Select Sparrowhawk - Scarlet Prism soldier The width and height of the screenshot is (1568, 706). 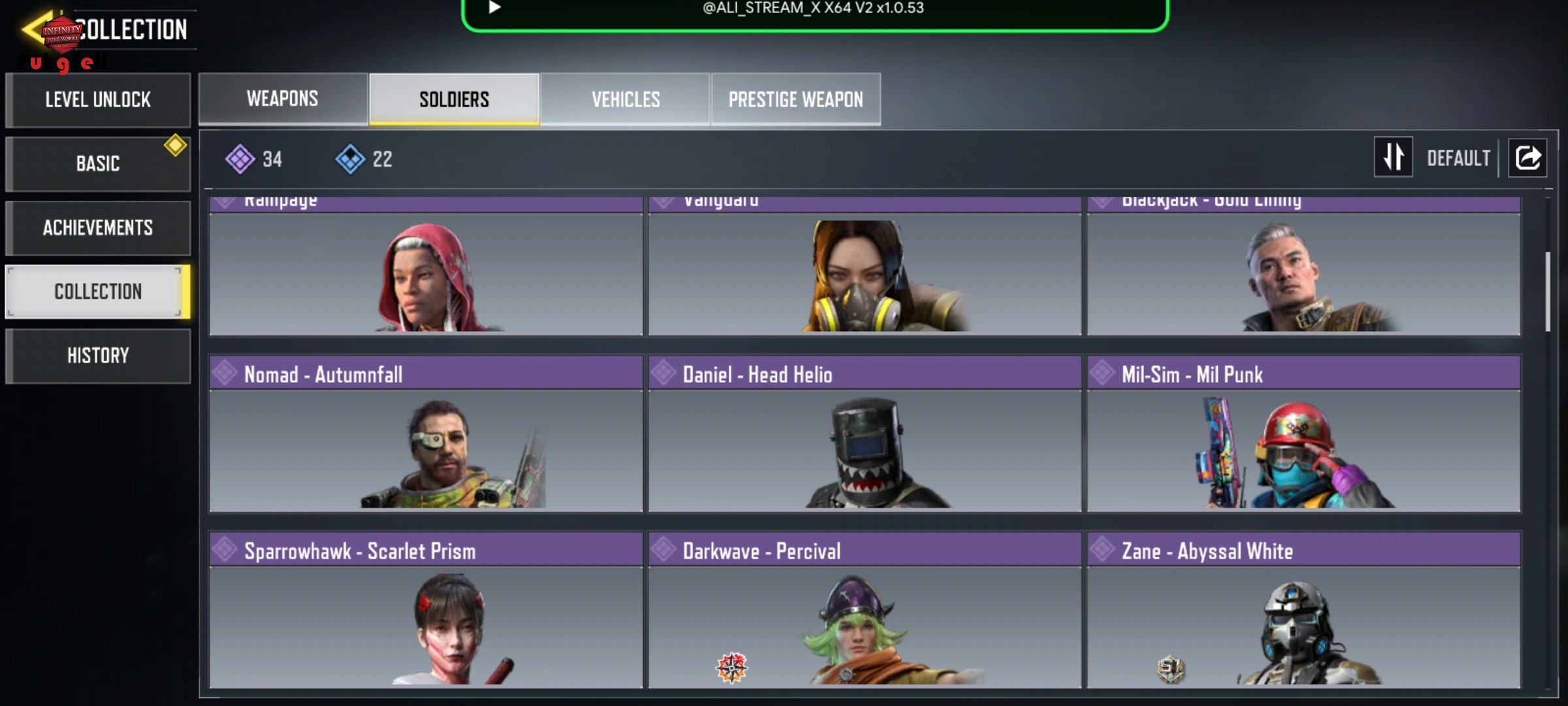[426, 610]
